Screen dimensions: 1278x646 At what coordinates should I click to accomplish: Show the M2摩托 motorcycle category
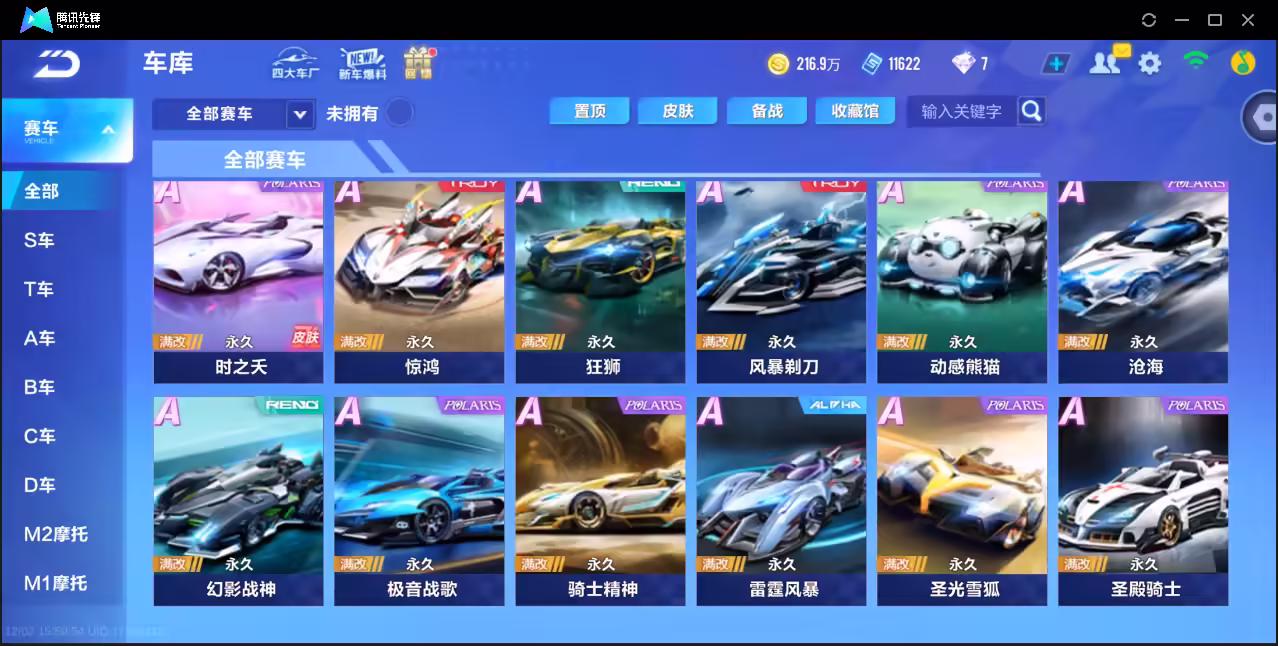[x=56, y=534]
